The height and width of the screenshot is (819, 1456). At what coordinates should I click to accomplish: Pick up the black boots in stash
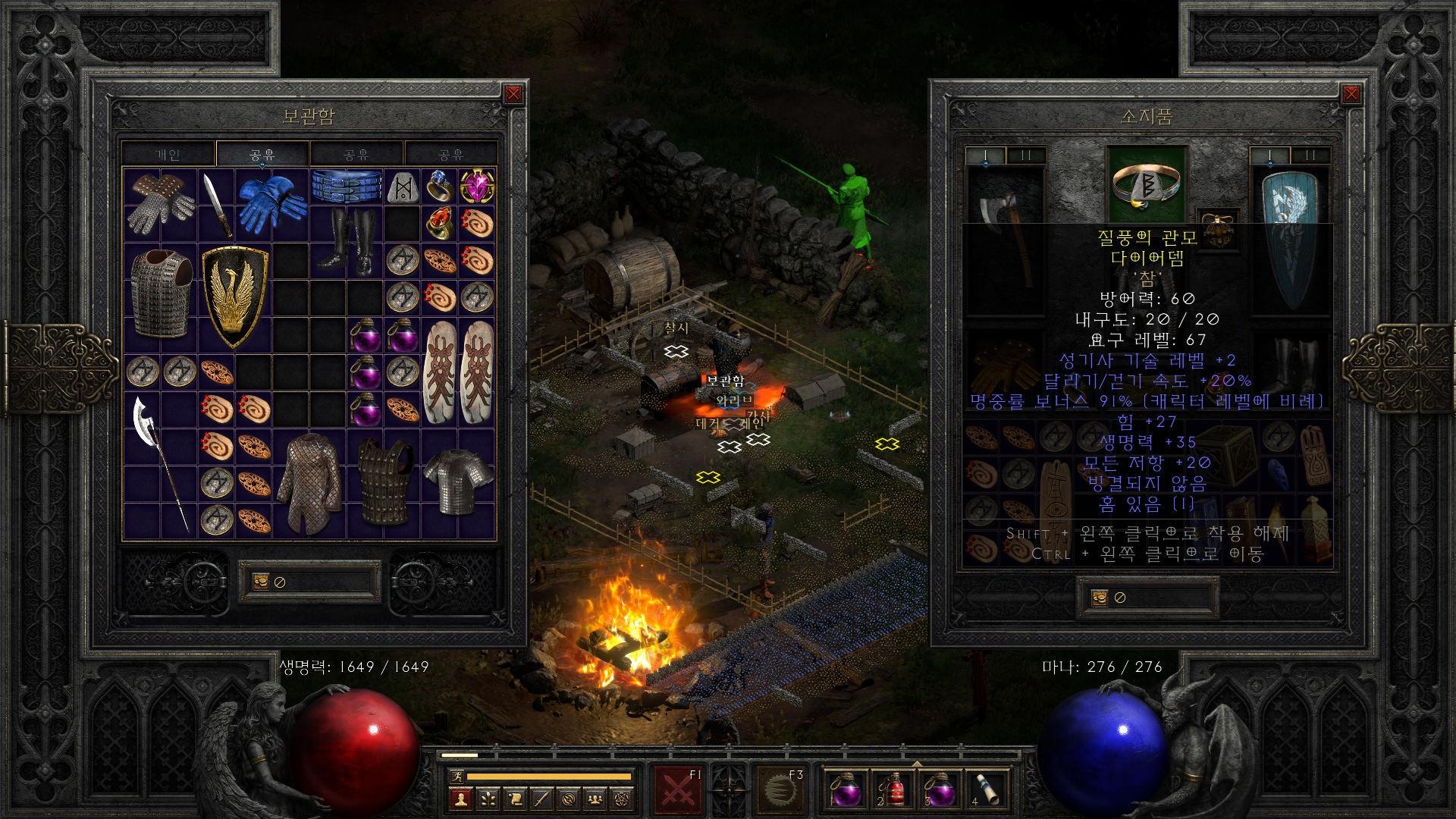tap(347, 241)
